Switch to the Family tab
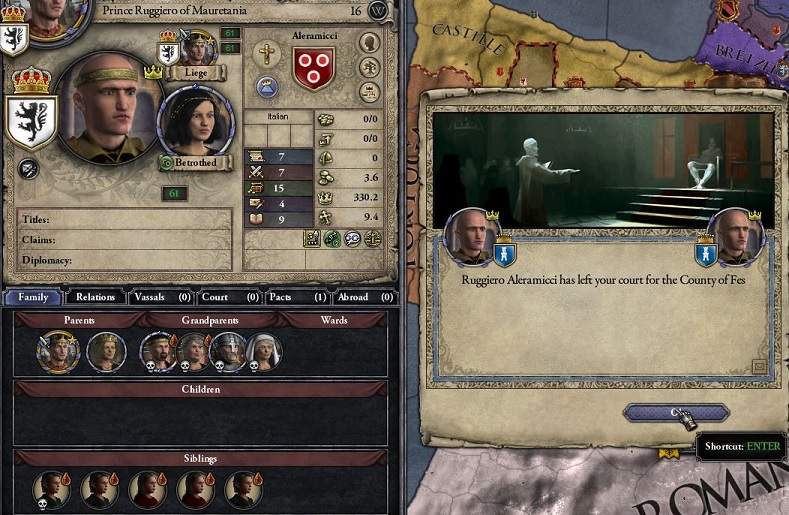This screenshot has height=515, width=789. (32, 297)
